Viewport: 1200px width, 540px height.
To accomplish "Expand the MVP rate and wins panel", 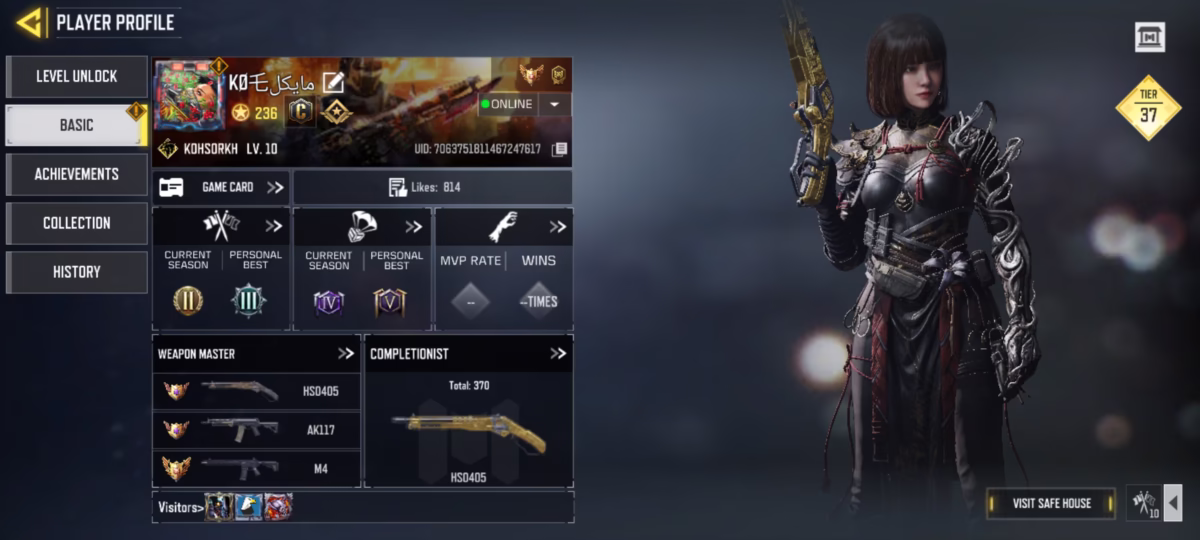I will tap(557, 227).
